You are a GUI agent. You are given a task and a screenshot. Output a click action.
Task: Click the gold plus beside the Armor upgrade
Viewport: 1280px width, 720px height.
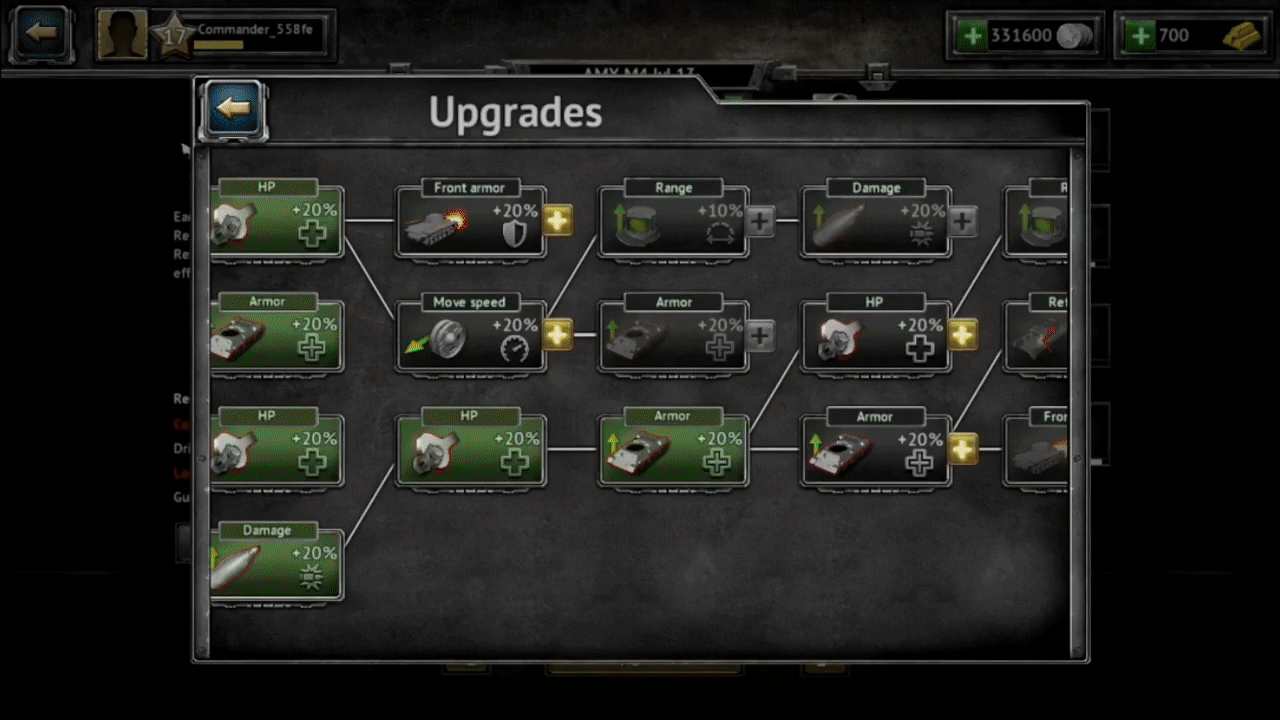[x=962, y=449]
